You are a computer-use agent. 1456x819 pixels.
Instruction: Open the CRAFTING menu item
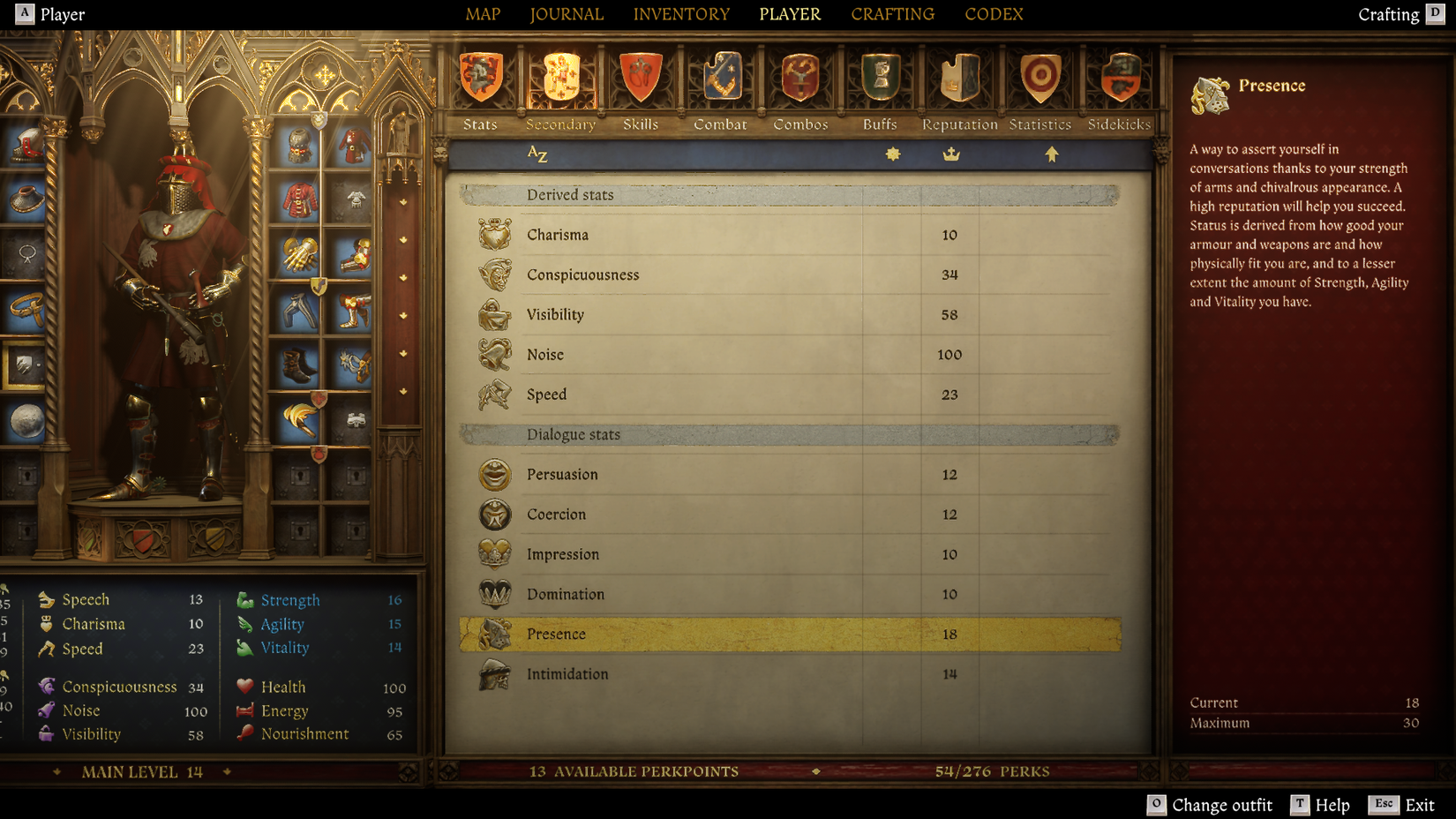(892, 13)
